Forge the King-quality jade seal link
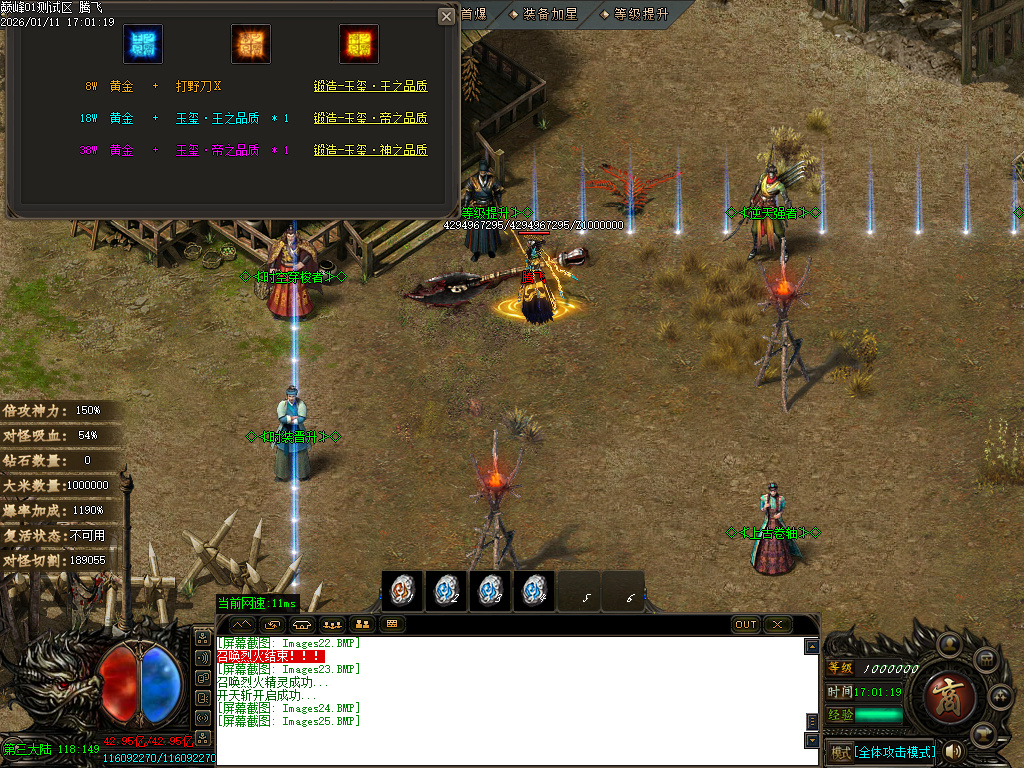This screenshot has height=768, width=1024. (370, 87)
